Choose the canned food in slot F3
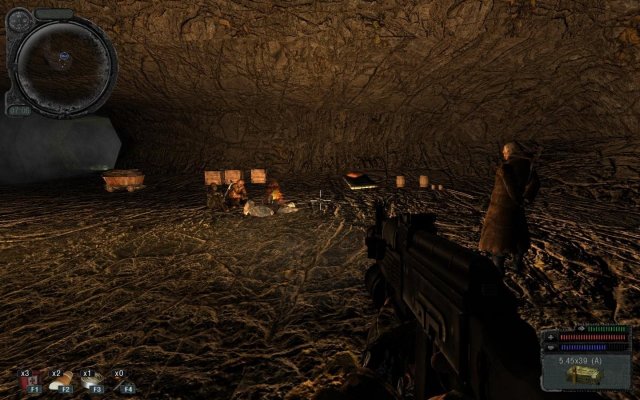Viewport: 640px width, 400px height. (x=93, y=381)
